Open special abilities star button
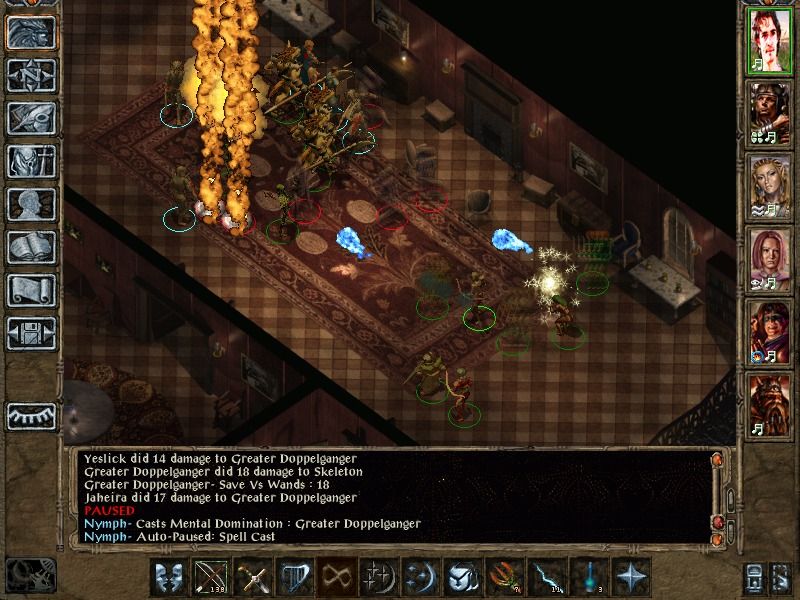This screenshot has height=600, width=800. [631, 578]
